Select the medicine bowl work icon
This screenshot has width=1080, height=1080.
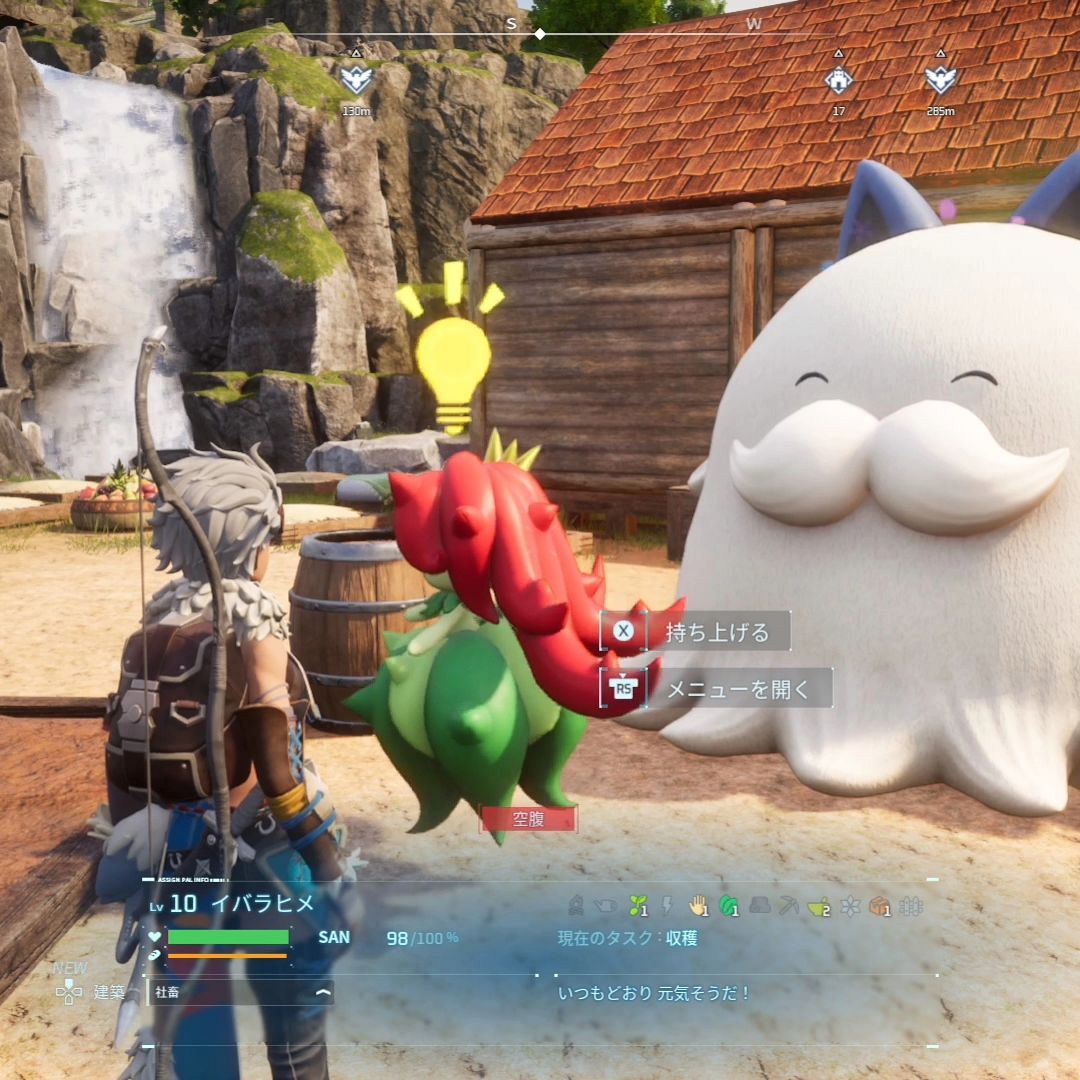[x=819, y=906]
